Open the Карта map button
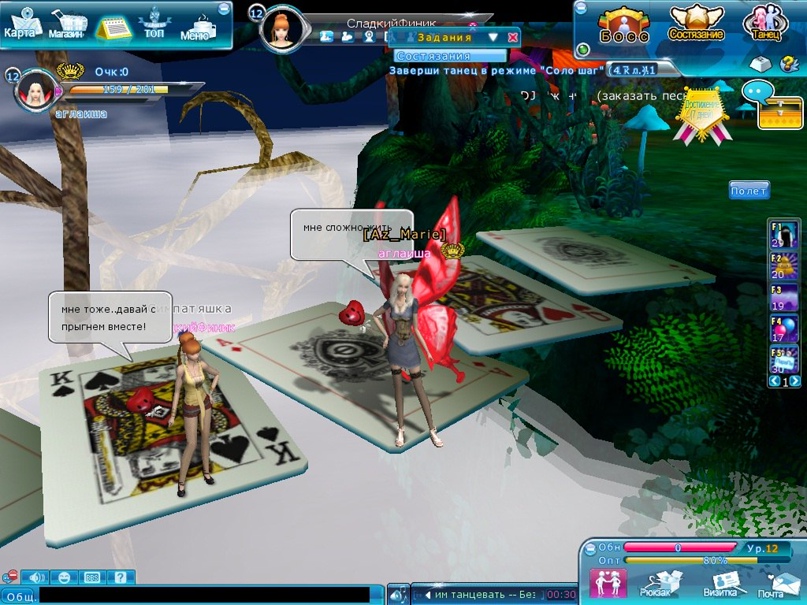Viewport: 807px width, 605px height. click(22, 23)
